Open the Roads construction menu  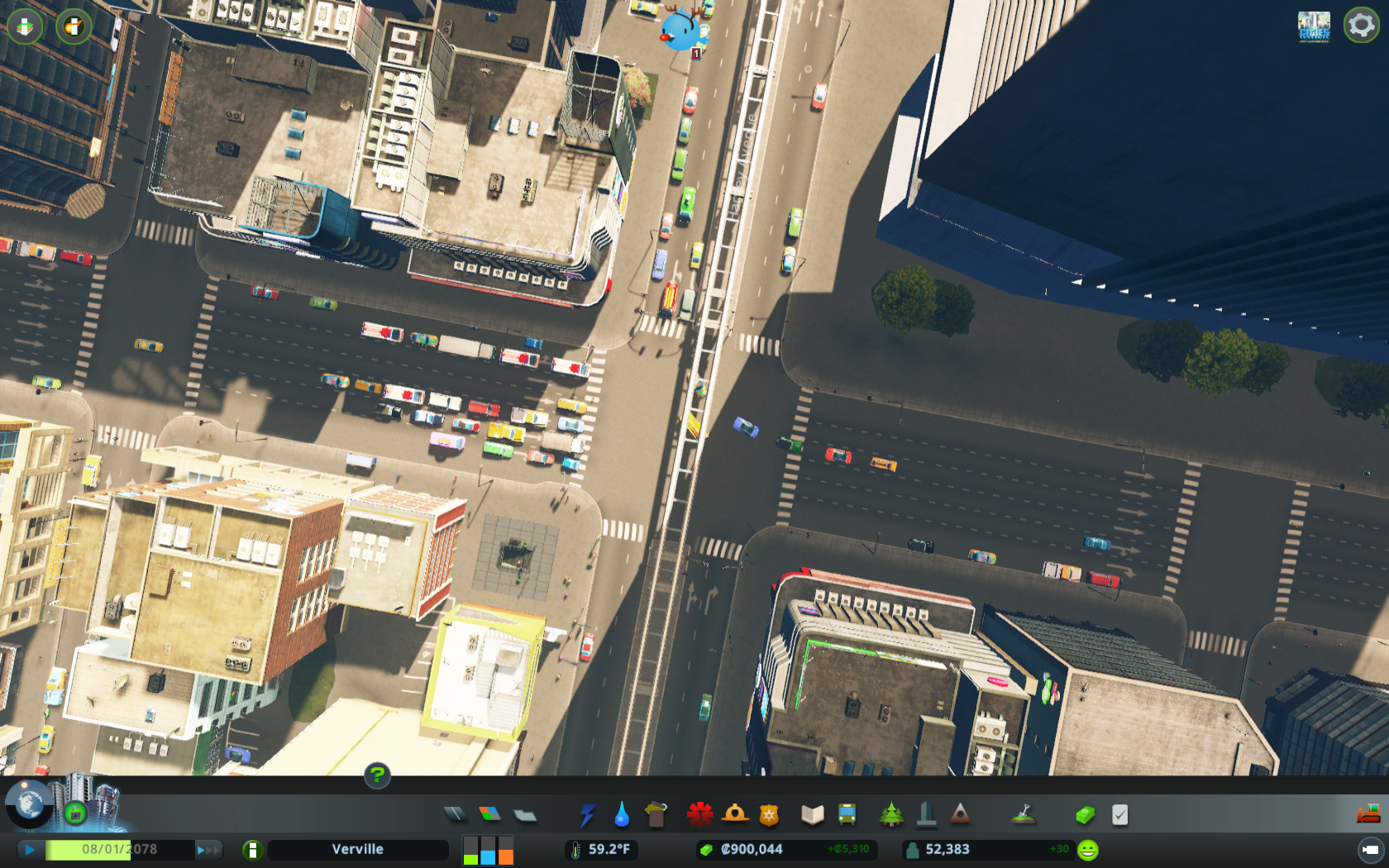[x=457, y=814]
